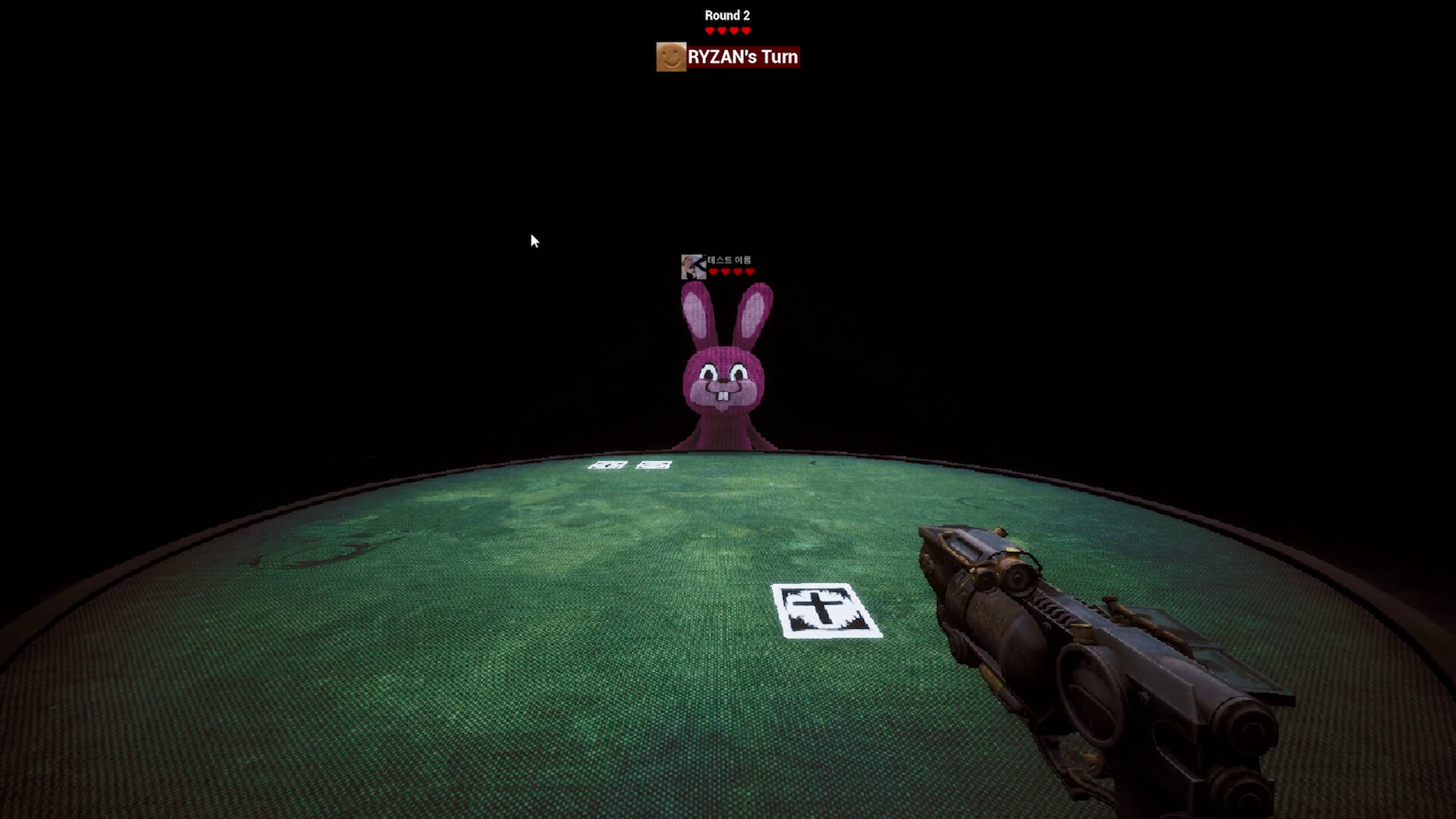The height and width of the screenshot is (819, 1456).
Task: Click the Round 2 label
Action: click(x=726, y=14)
